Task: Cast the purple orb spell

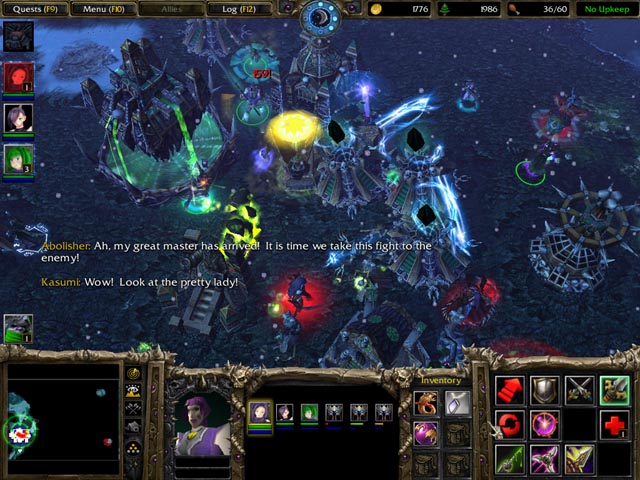Action: tap(545, 424)
